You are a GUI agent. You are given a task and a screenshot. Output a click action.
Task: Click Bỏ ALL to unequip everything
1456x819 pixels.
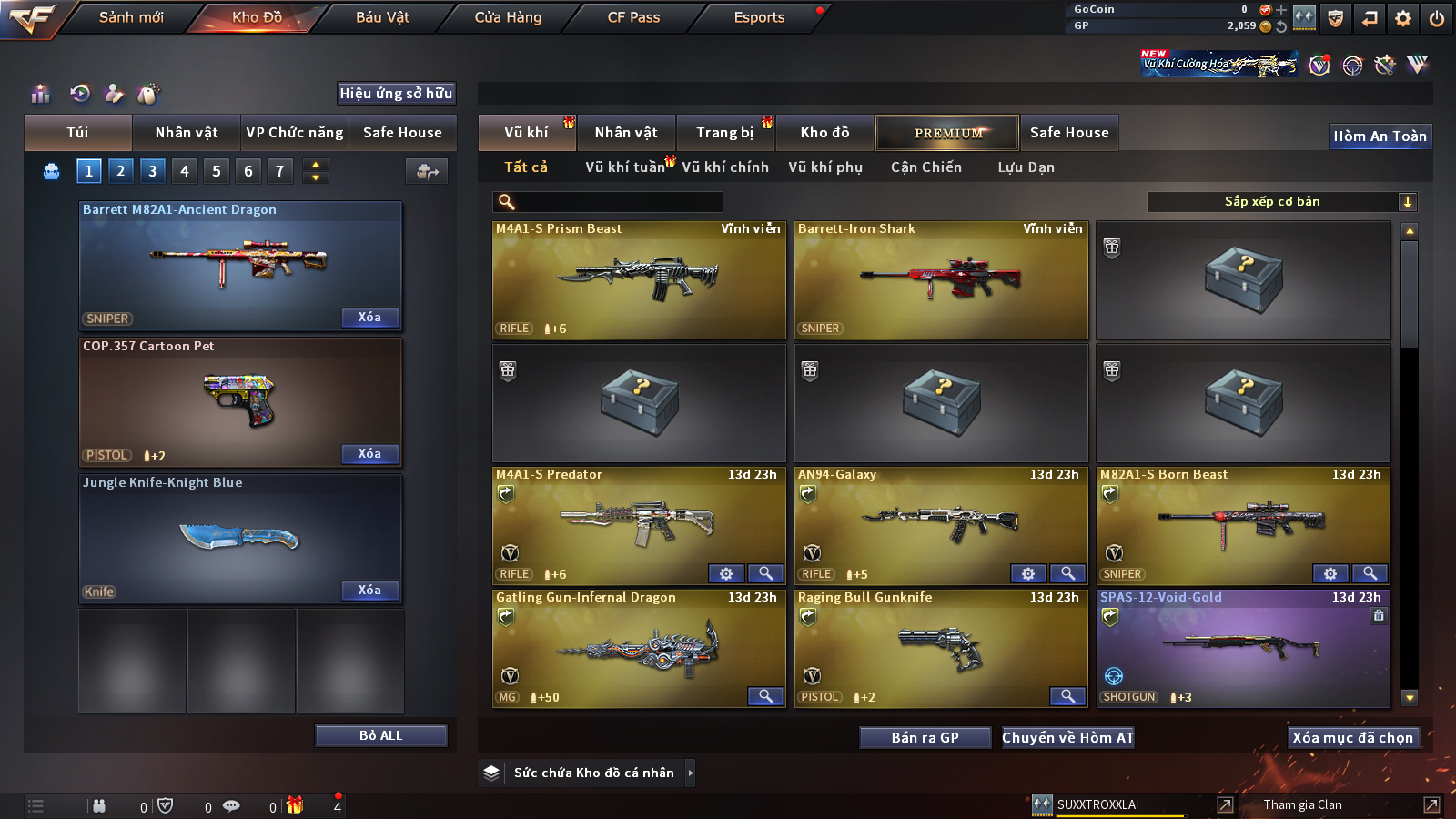pos(380,735)
